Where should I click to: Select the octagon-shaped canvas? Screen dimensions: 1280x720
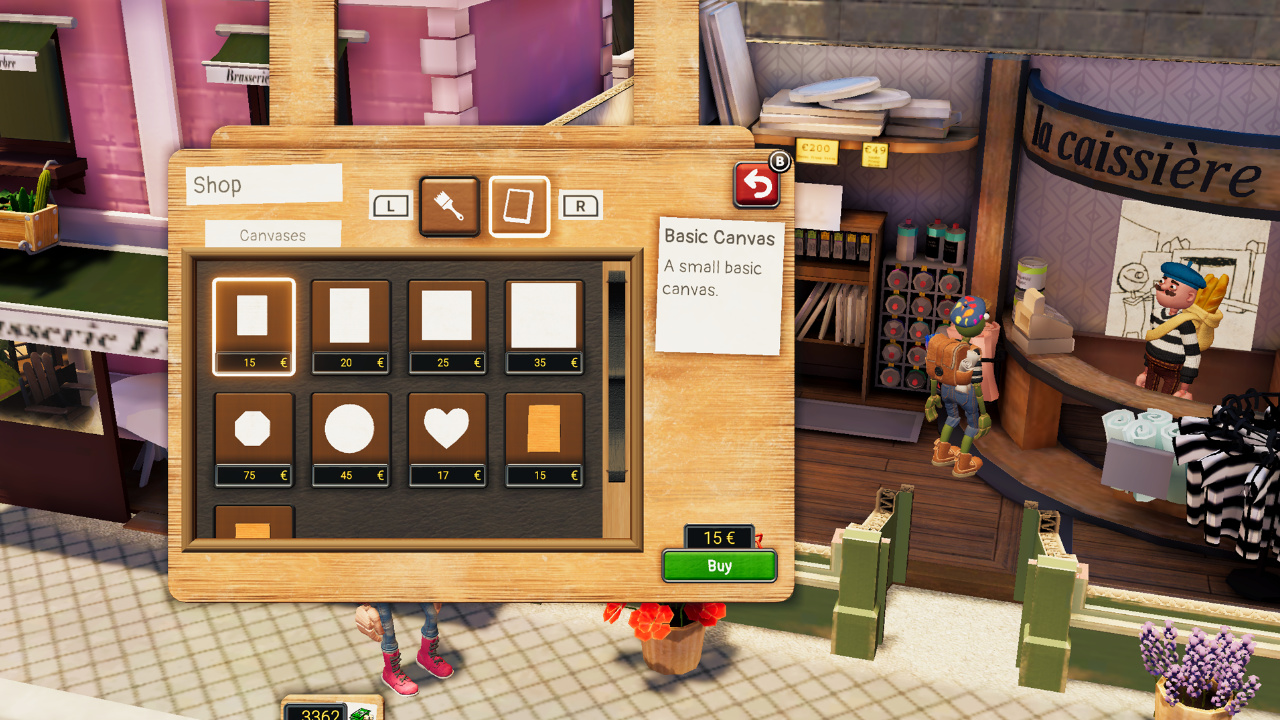coord(254,429)
